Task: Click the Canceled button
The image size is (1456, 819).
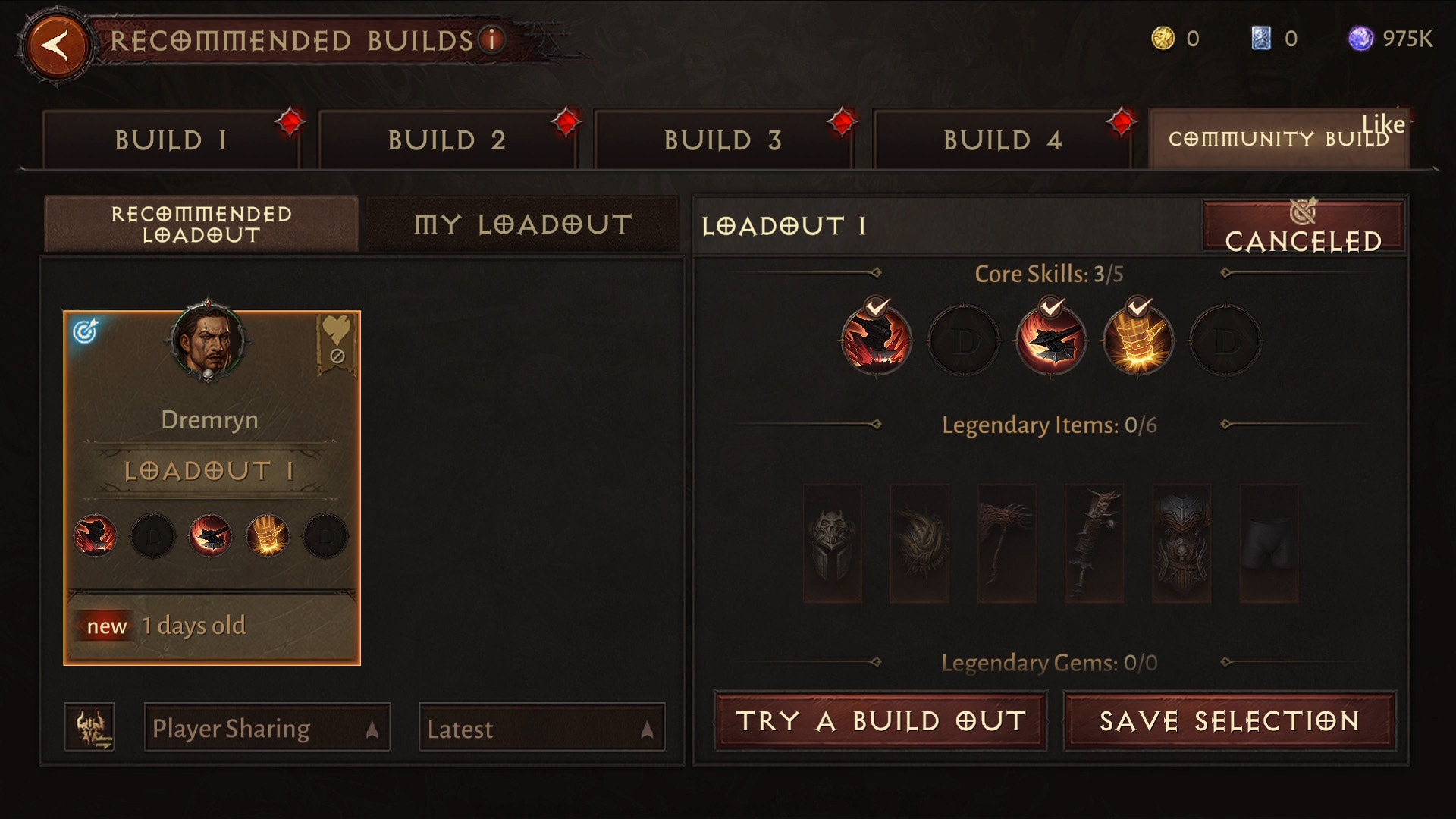Action: [1303, 227]
